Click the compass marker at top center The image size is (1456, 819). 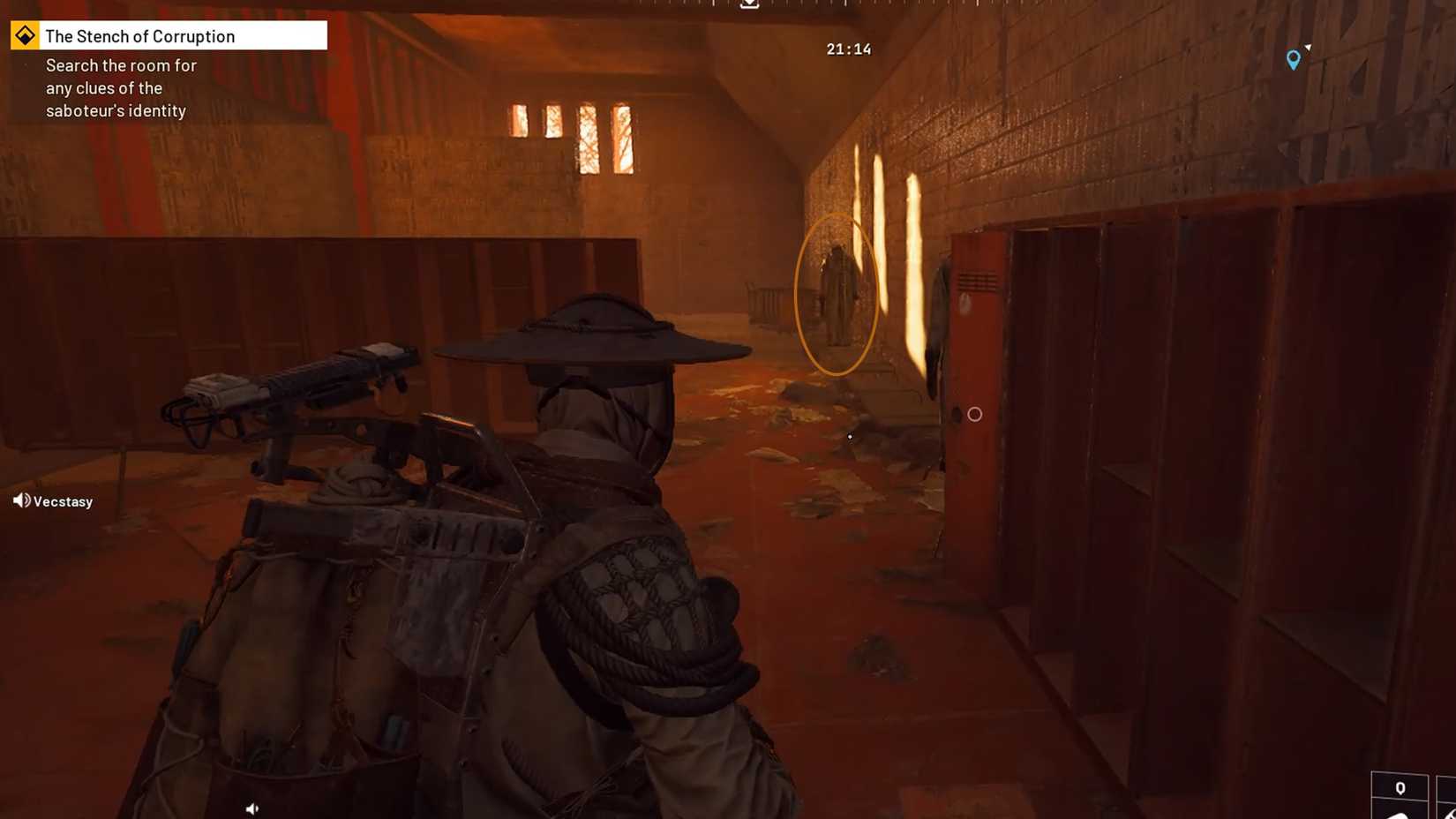click(x=749, y=4)
